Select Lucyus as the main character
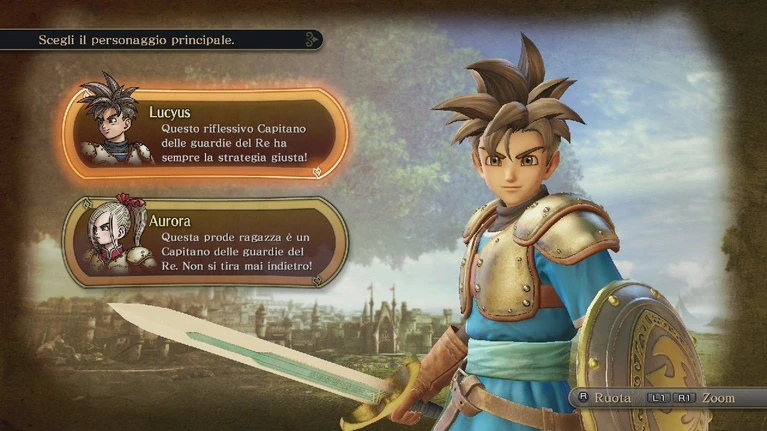Screen dimensions: 767x431 (x=205, y=133)
